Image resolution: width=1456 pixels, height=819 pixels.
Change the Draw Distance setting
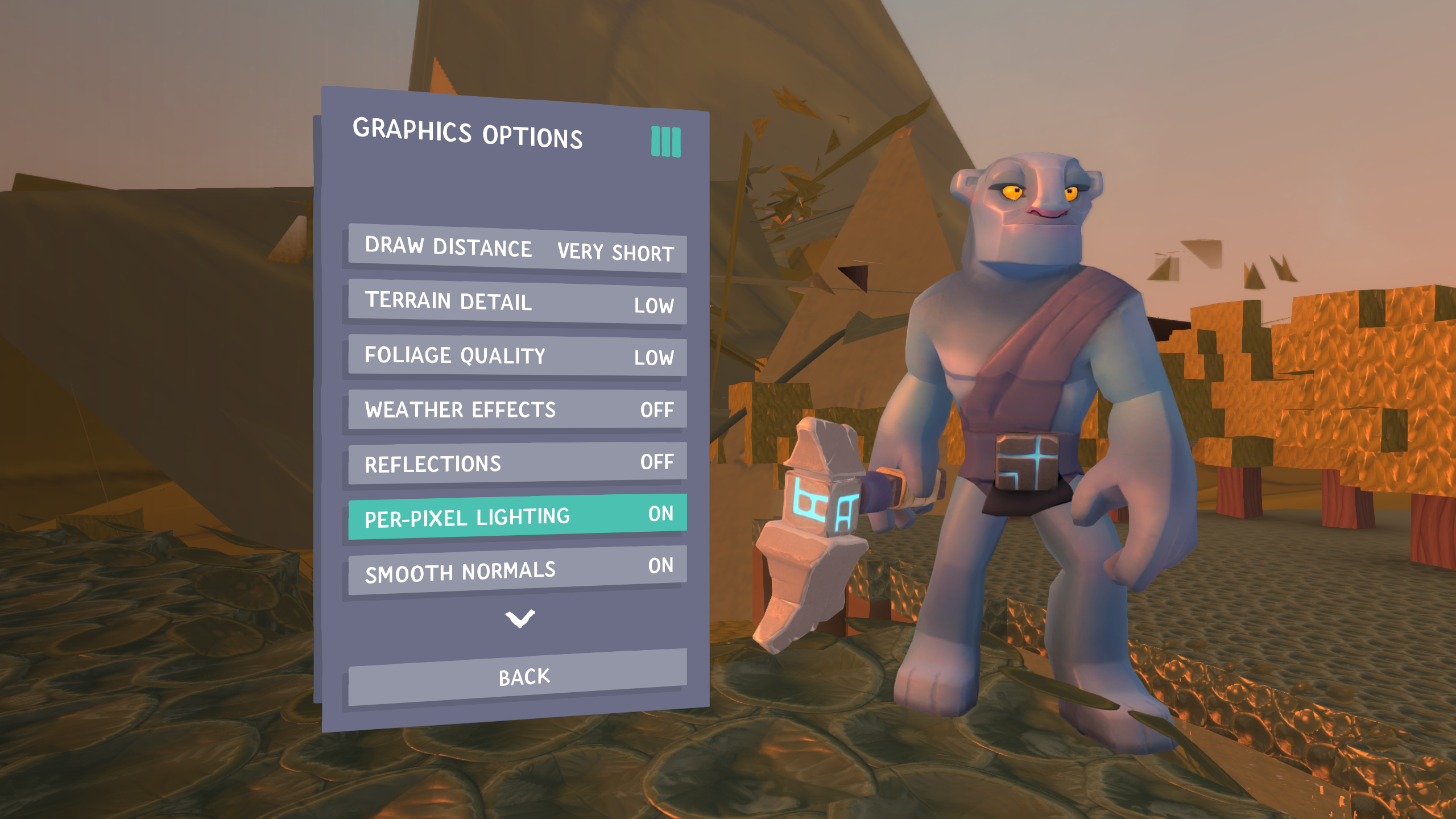point(518,249)
